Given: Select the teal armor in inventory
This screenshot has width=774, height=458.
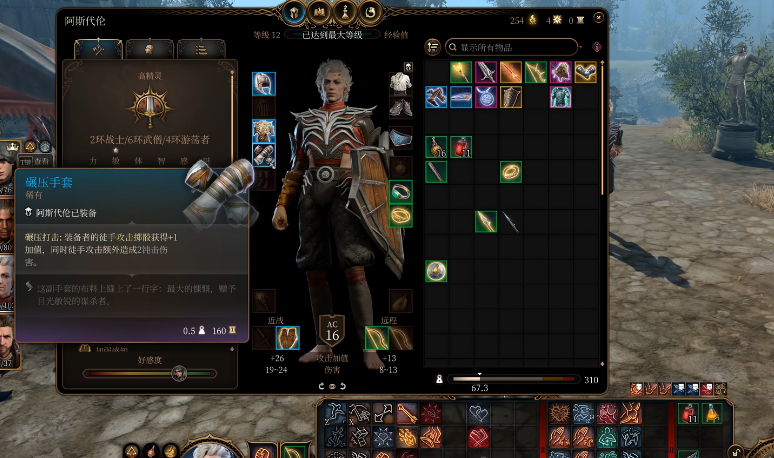Looking at the screenshot, I should 560,97.
